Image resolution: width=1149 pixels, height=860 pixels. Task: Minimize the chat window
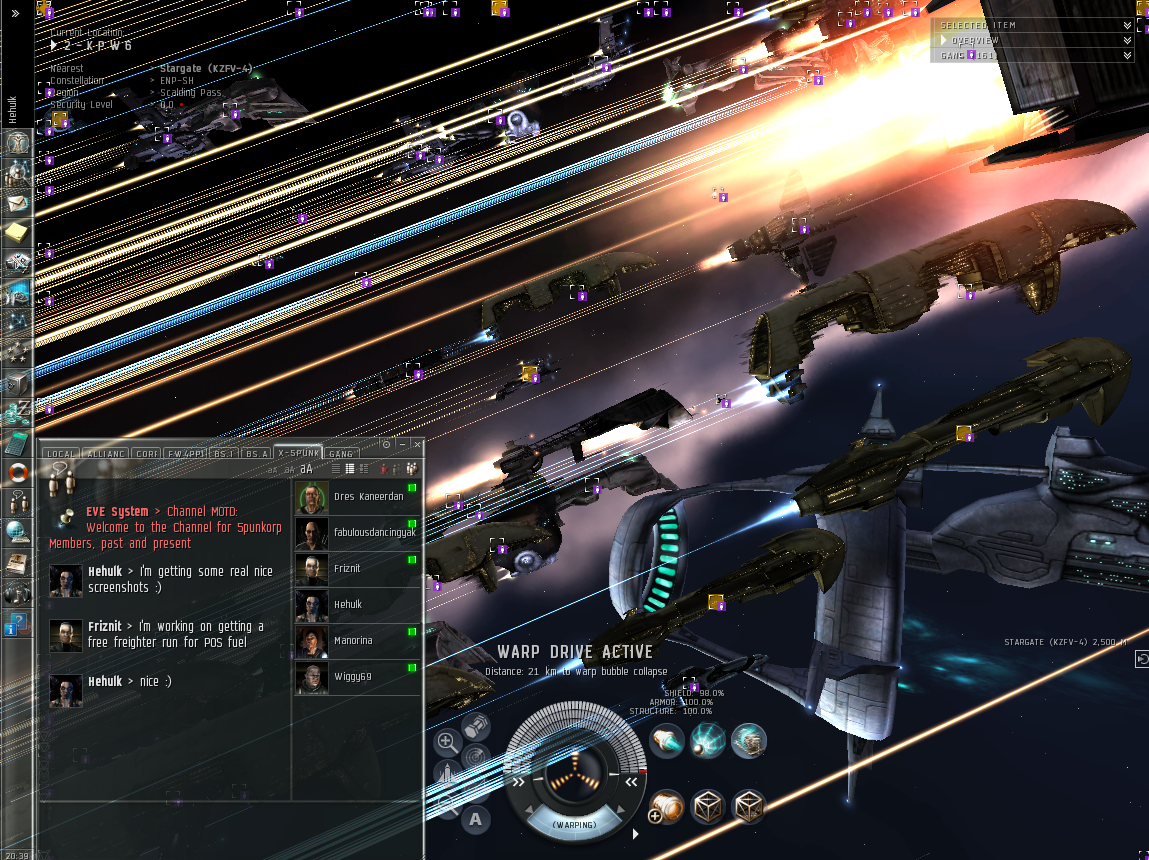coord(401,444)
